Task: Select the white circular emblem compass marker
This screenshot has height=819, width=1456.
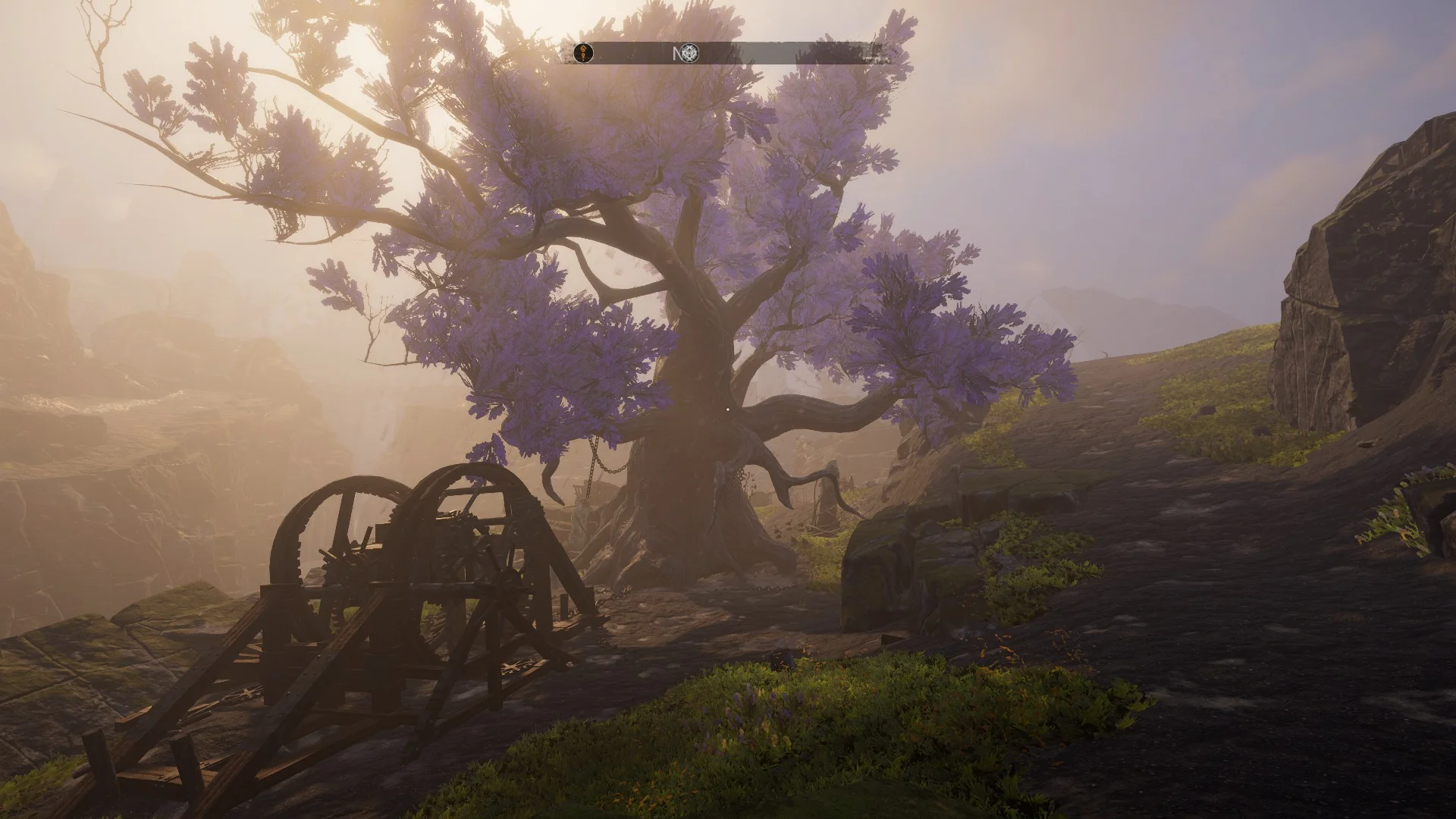Action: pyautogui.click(x=689, y=53)
